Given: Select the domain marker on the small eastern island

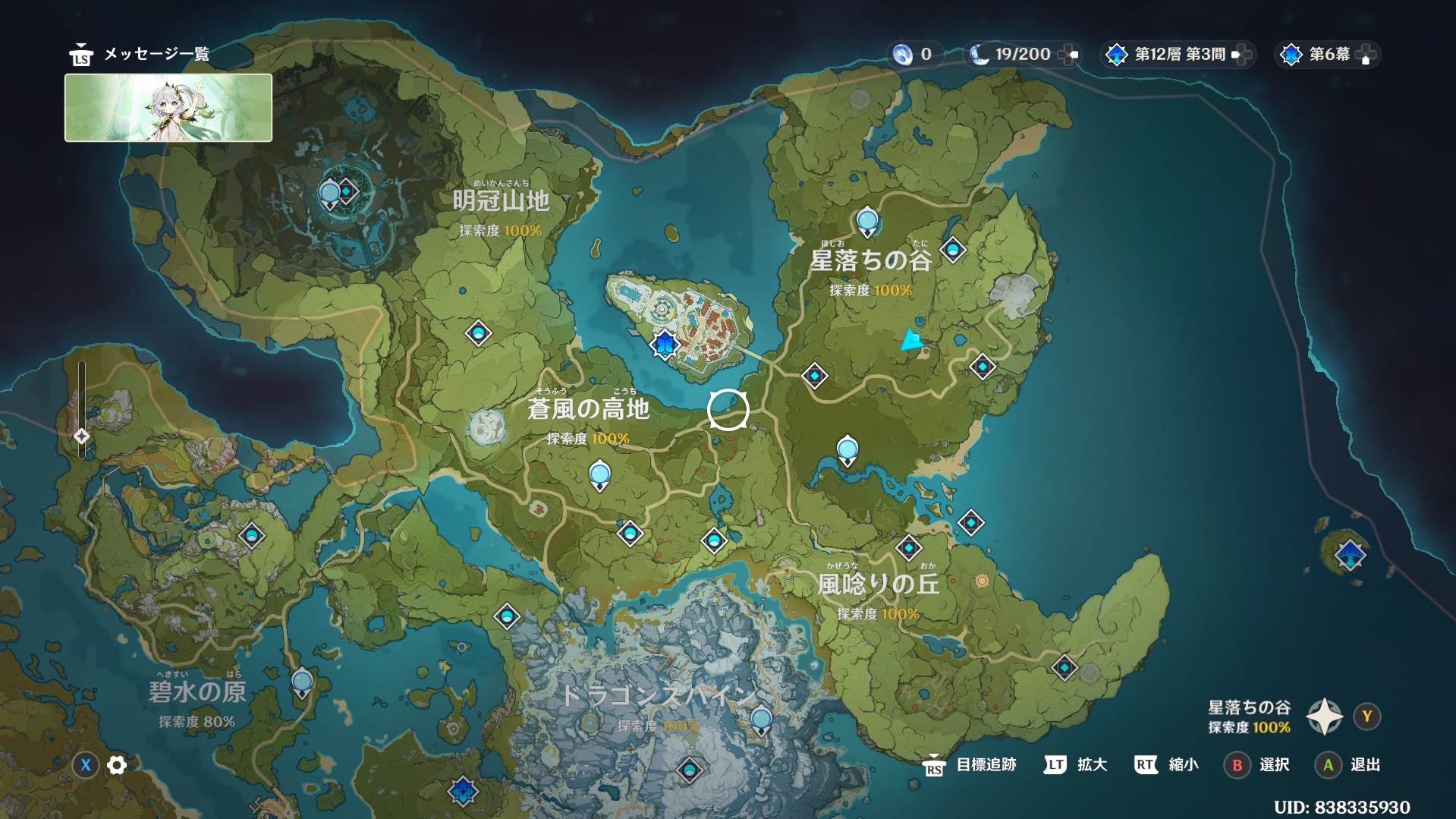Looking at the screenshot, I should (x=1350, y=554).
